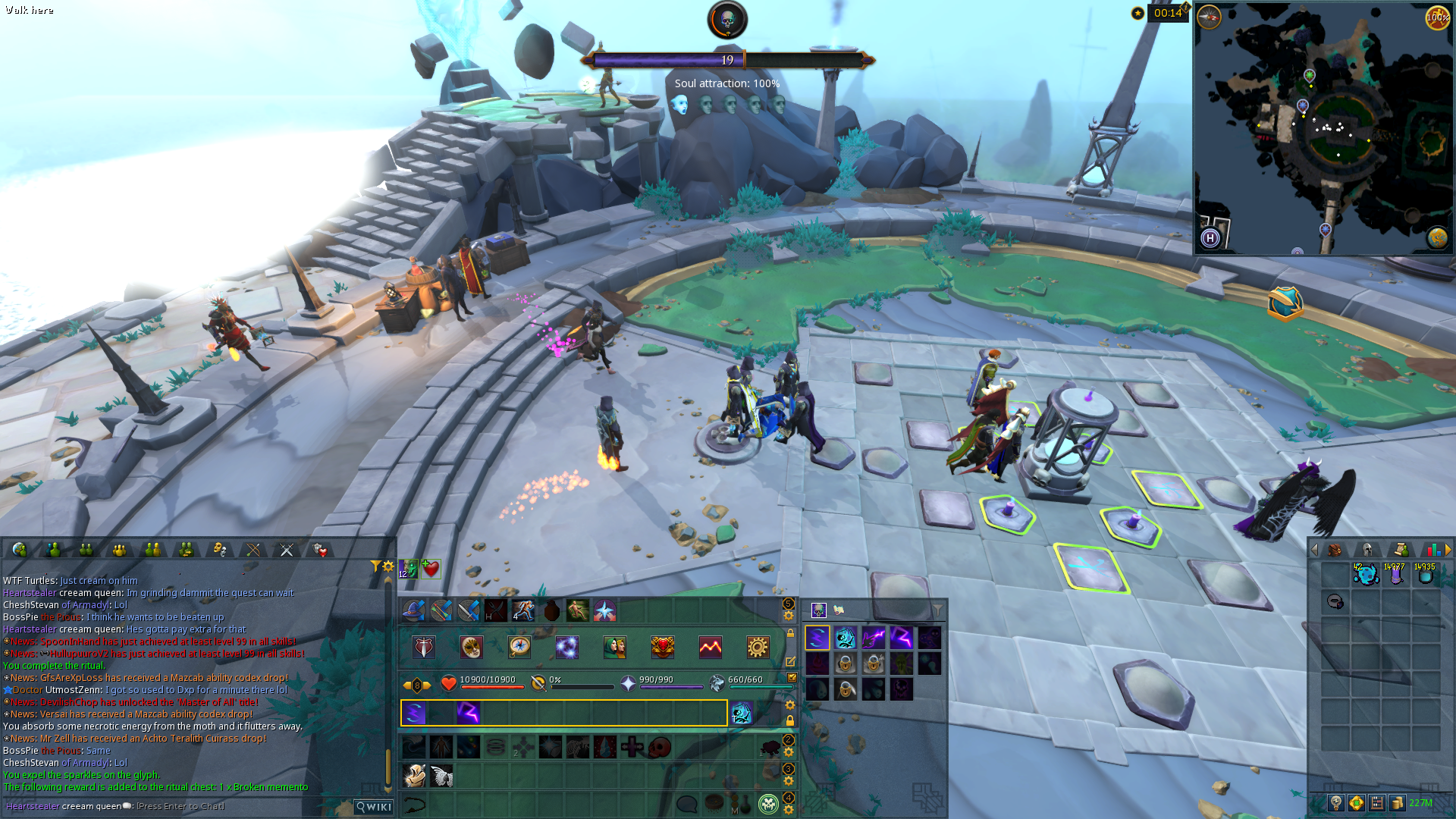Activate the purple lightning ability on action bar
The height and width of the screenshot is (819, 1456).
(469, 713)
